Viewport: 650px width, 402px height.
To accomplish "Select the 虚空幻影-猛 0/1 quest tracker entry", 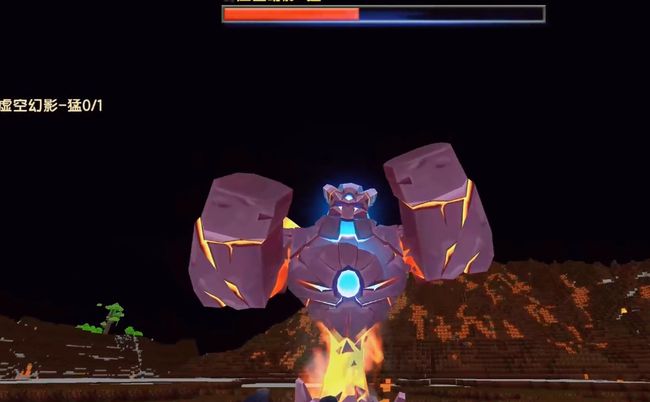I will (51, 106).
